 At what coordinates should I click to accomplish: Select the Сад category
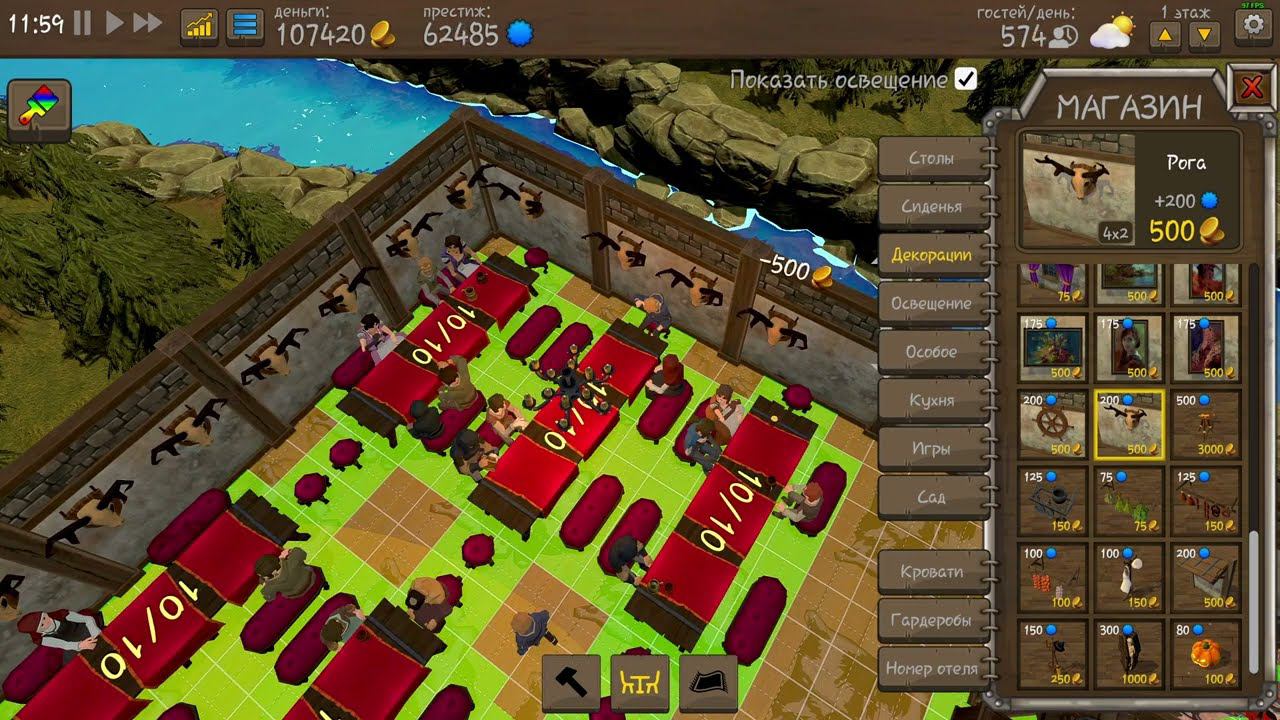[x=932, y=495]
